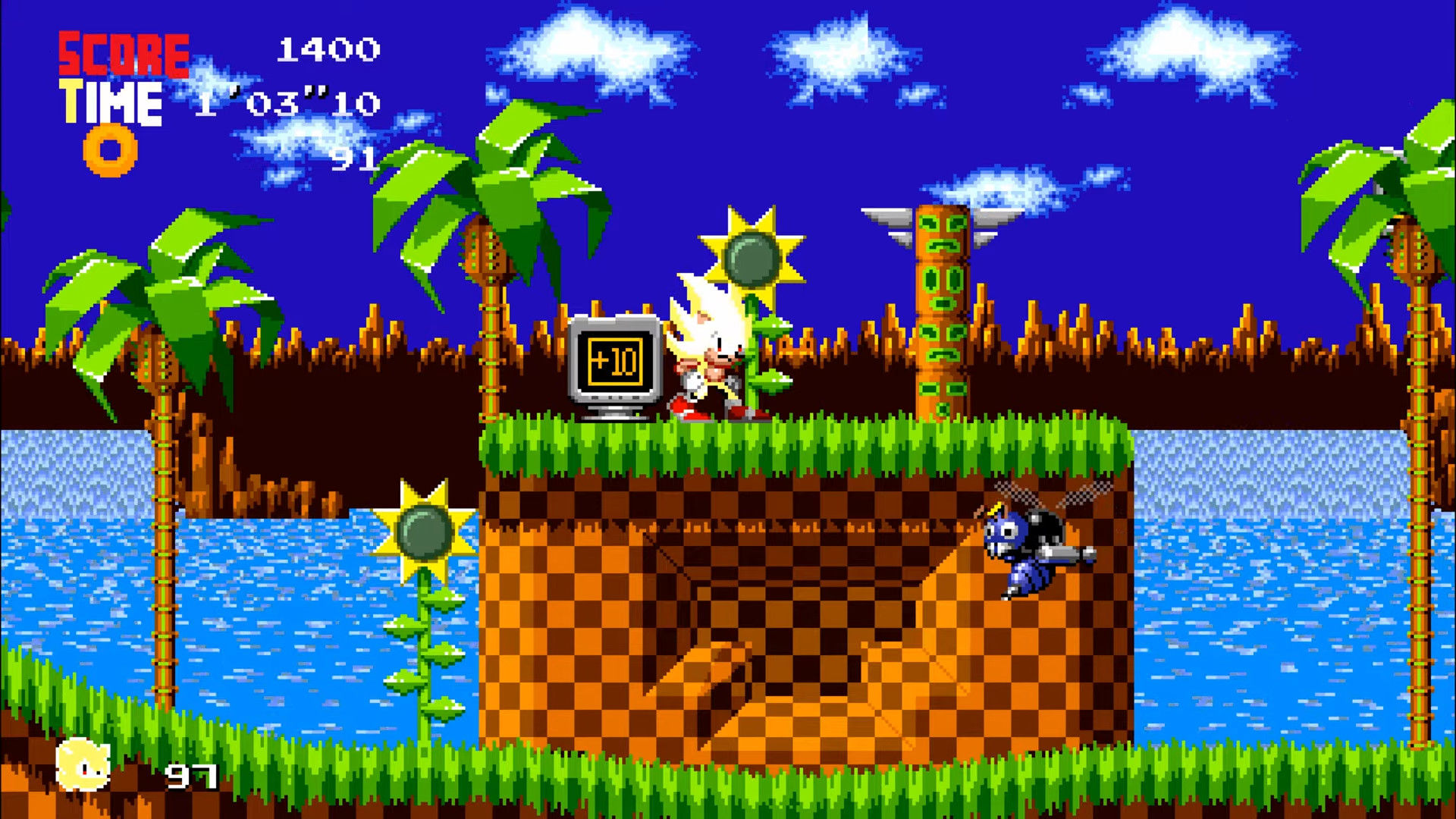This screenshot has height=819, width=1456.
Task: Select the white TIME label
Action: click(x=111, y=102)
